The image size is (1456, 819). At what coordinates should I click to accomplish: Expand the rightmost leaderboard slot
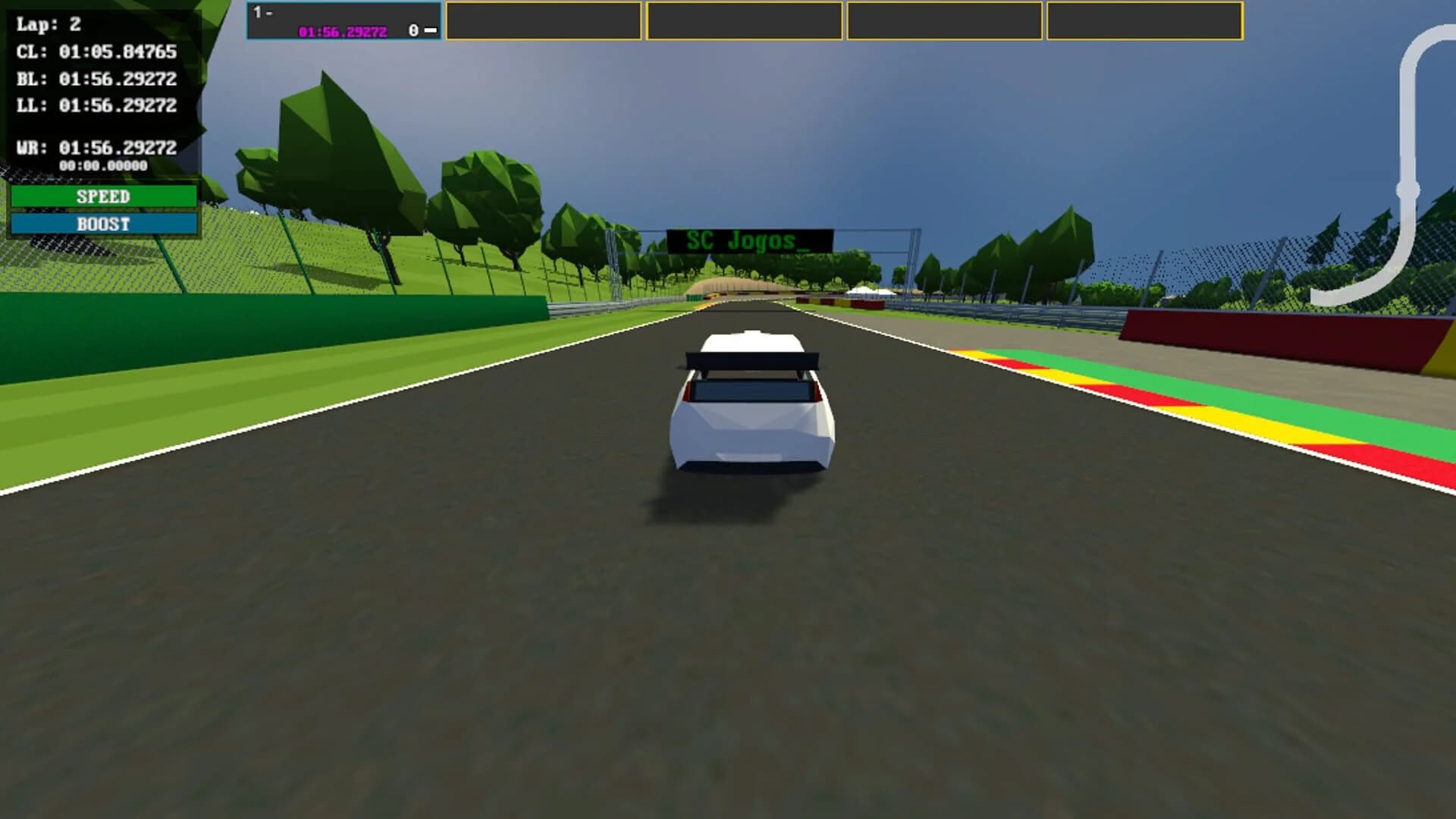pyautogui.click(x=1145, y=20)
